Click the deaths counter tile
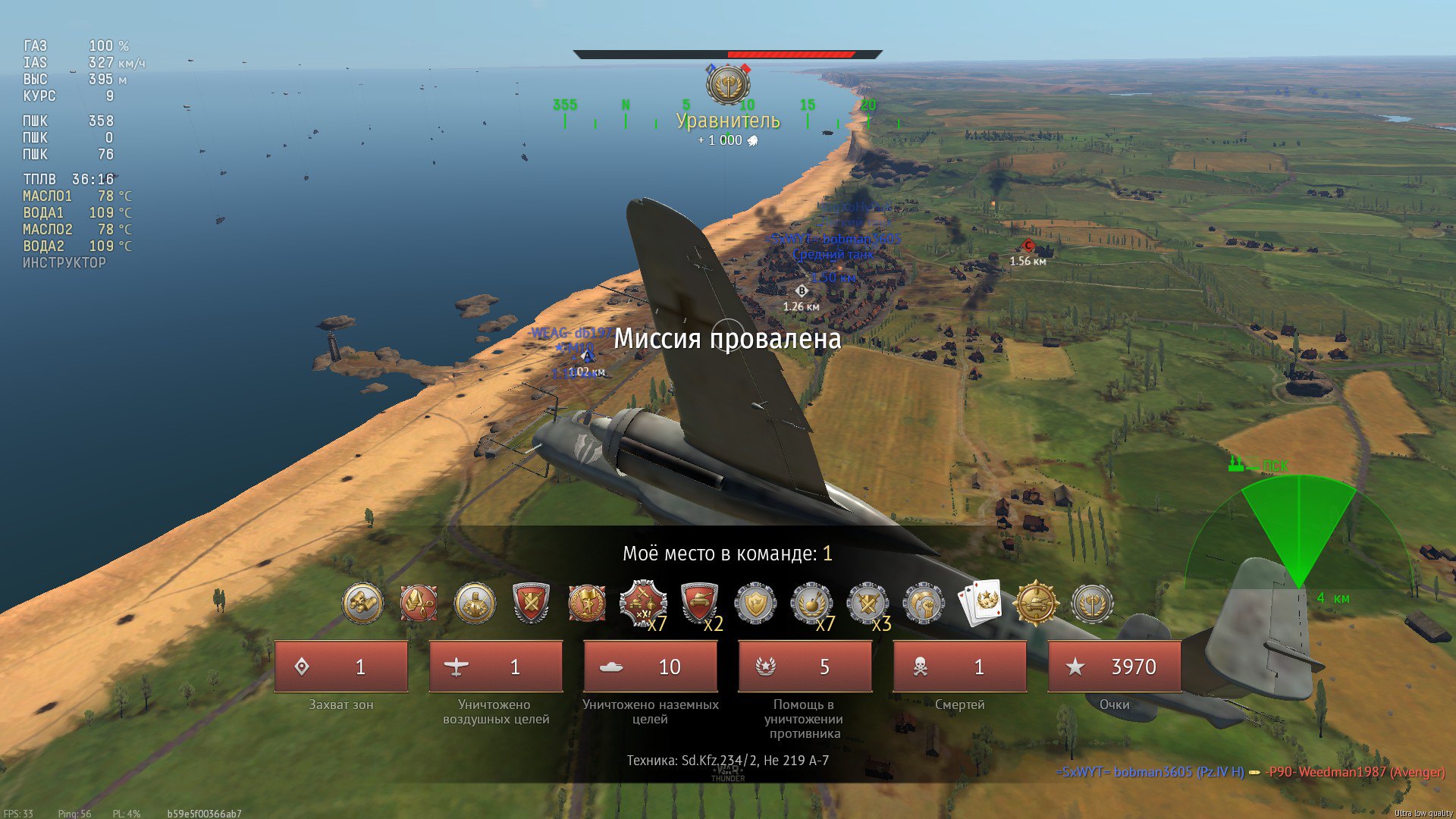 (x=960, y=667)
